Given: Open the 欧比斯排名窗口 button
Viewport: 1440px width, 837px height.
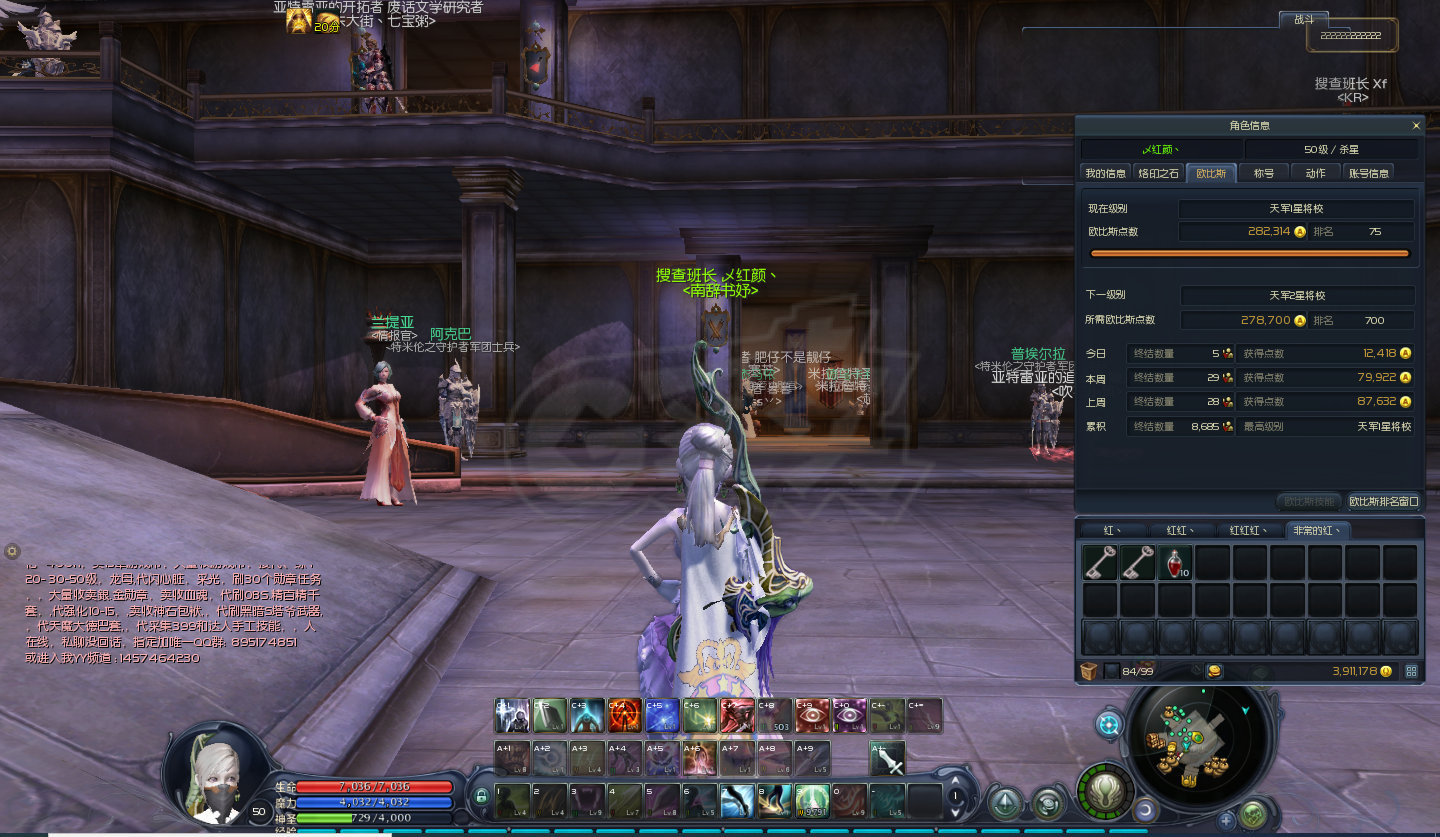Looking at the screenshot, I should [x=1384, y=501].
